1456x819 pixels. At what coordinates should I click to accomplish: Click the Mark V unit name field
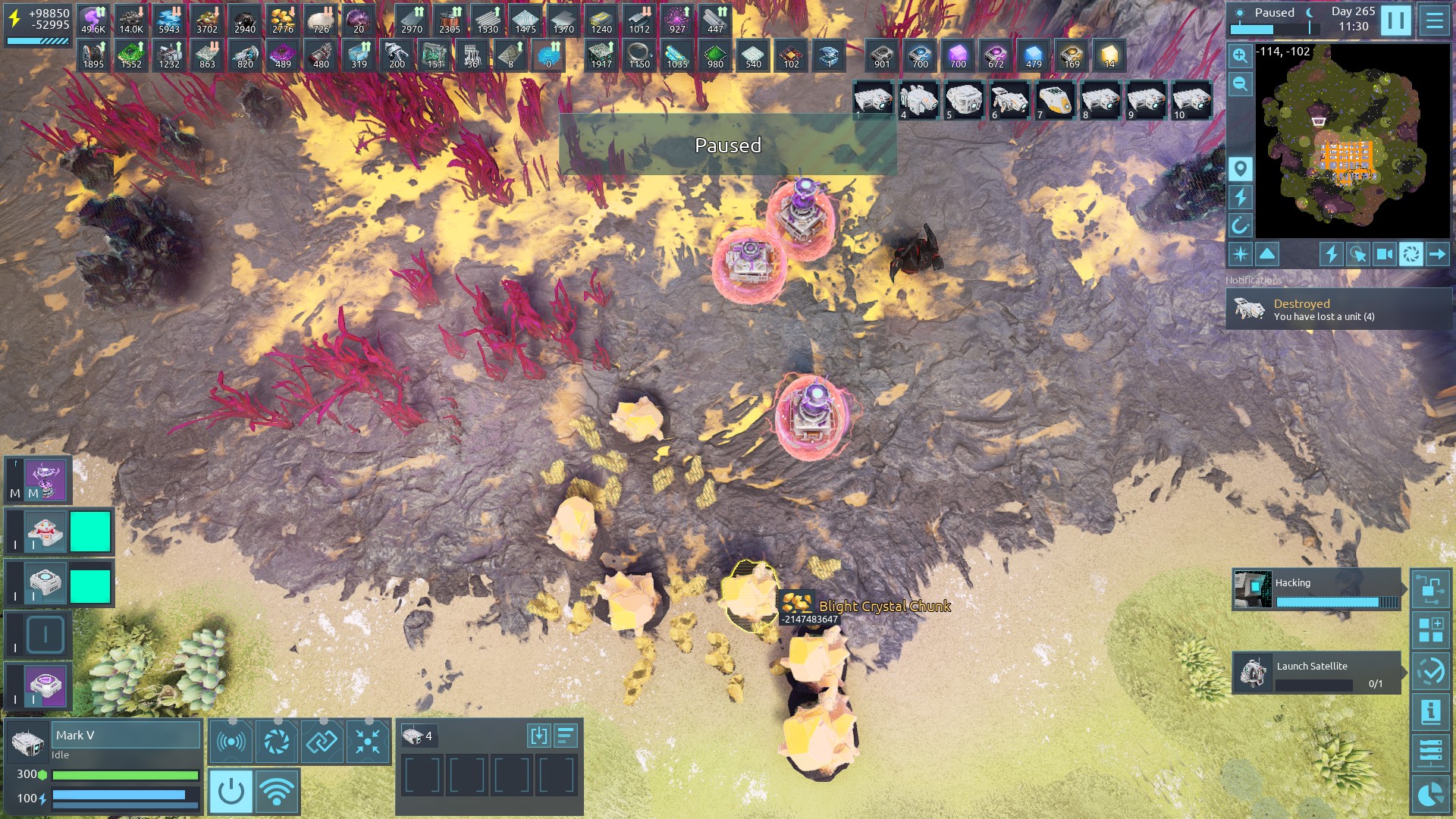click(125, 735)
